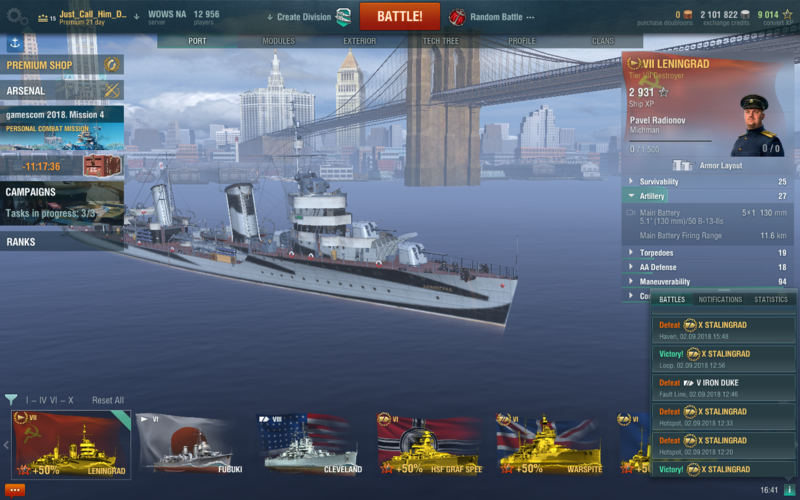The image size is (800, 500).
Task: Switch to the Modules tab
Action: [x=278, y=41]
